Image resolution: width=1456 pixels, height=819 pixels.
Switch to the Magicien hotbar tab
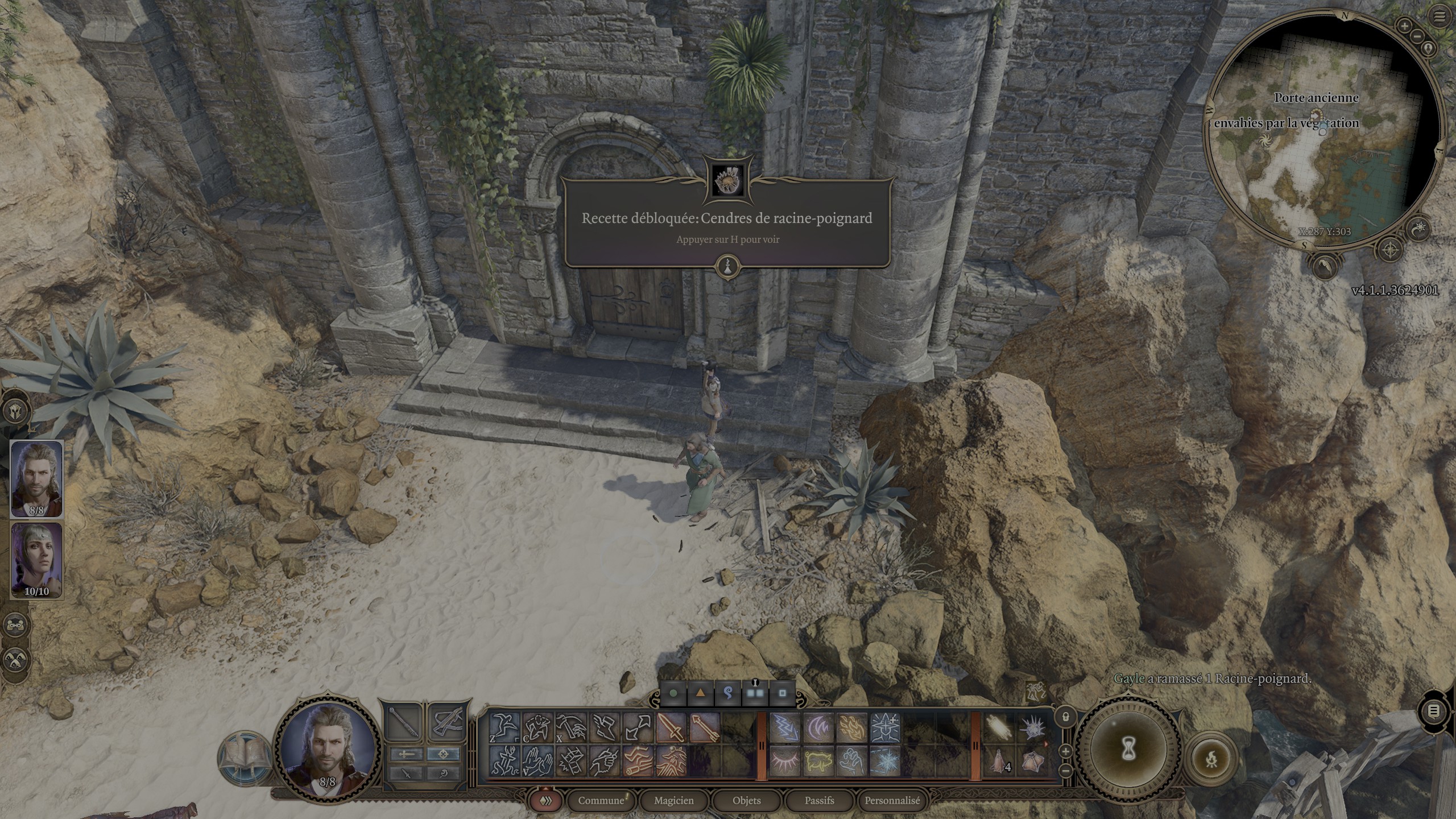pos(673,800)
